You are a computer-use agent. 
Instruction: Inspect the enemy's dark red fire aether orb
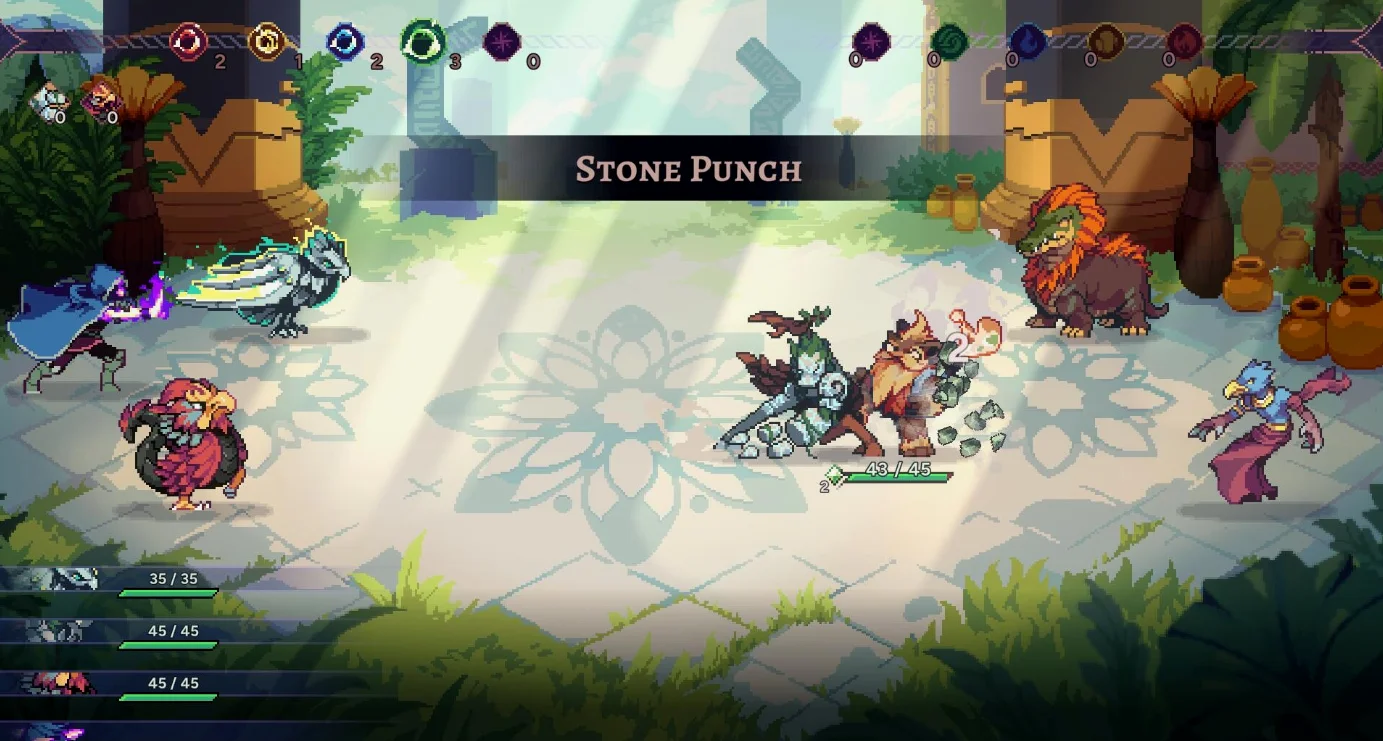coord(1184,42)
